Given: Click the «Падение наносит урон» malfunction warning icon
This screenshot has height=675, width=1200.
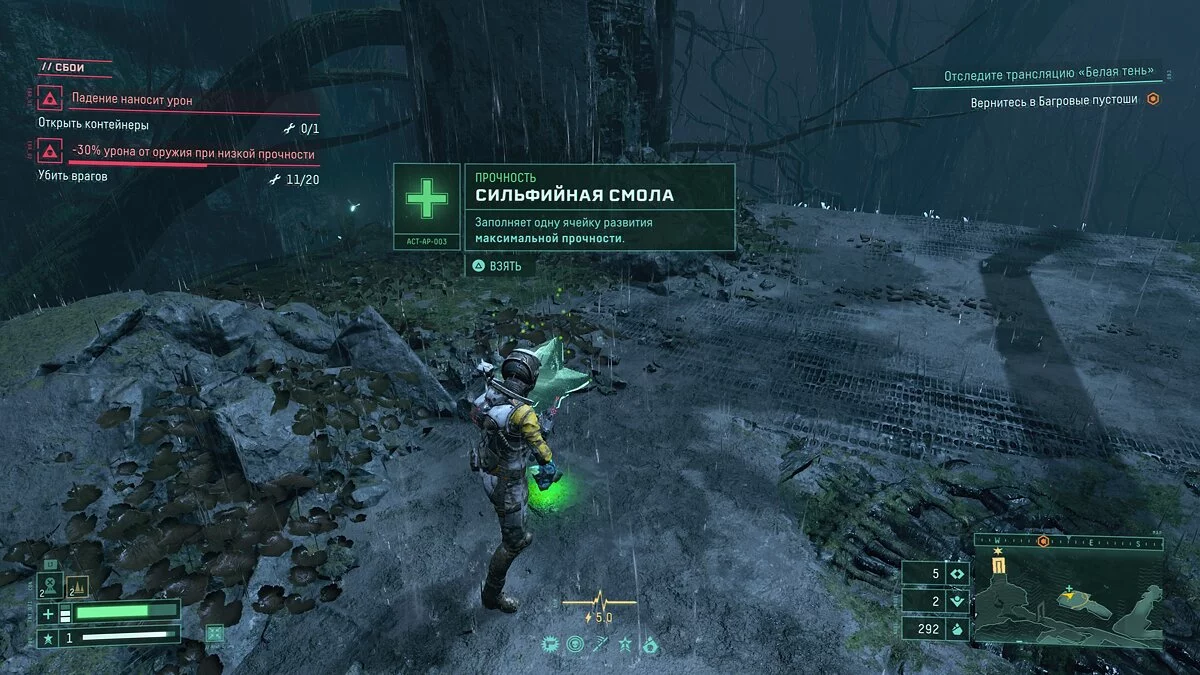Looking at the screenshot, I should 49,100.
